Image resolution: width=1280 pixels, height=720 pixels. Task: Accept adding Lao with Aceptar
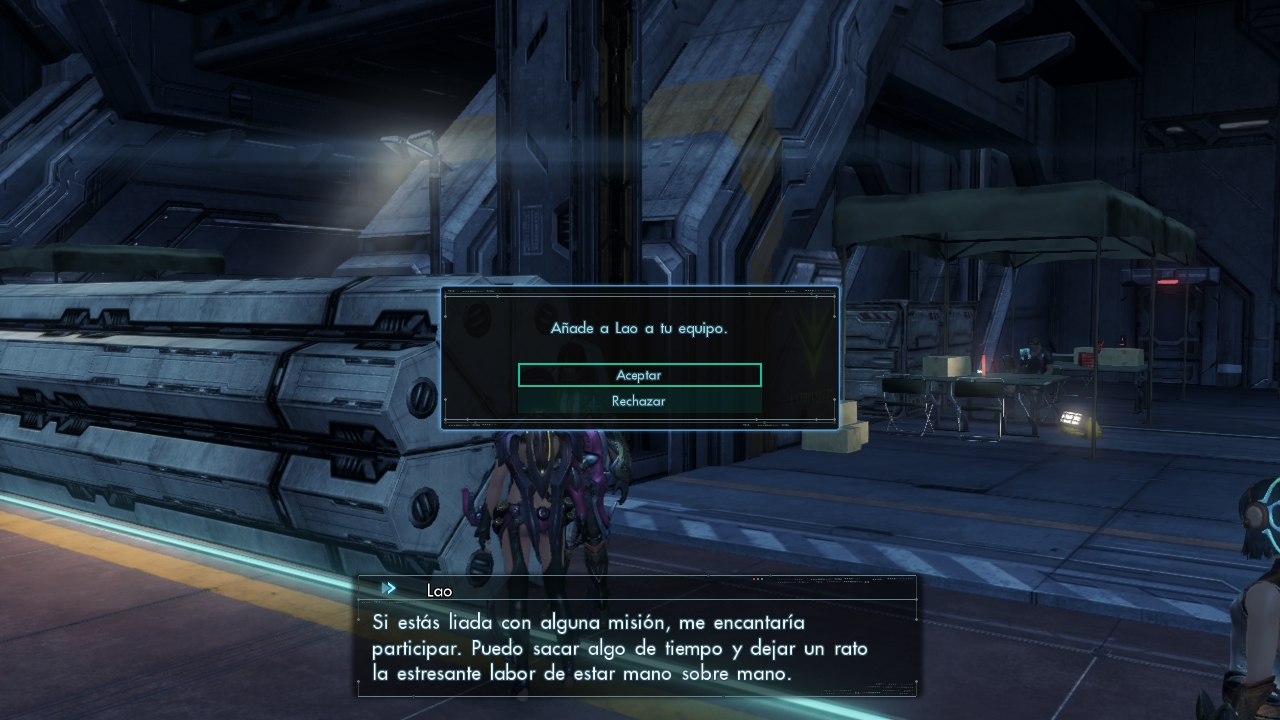pyautogui.click(x=639, y=375)
